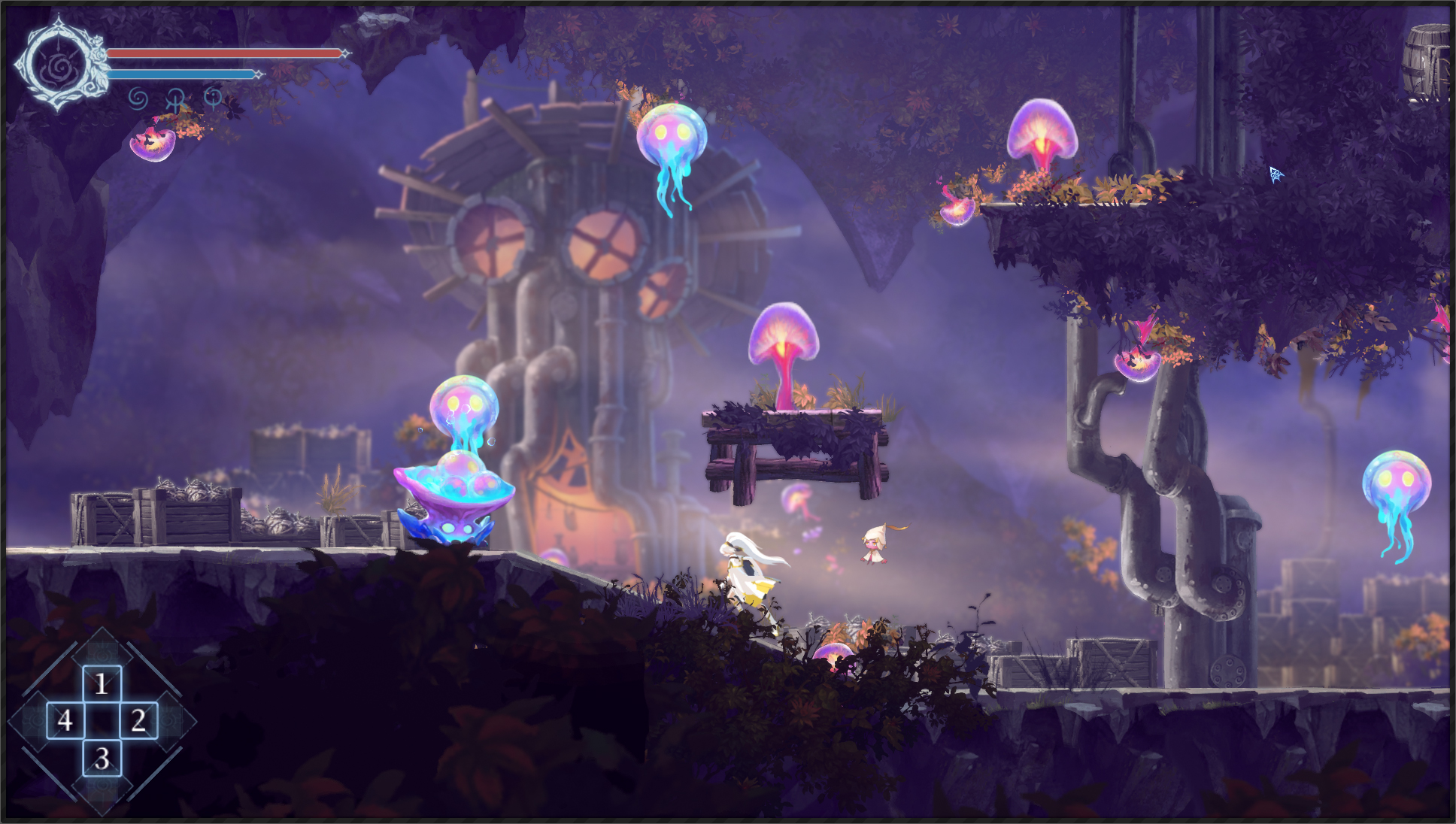Select the circular rune status icon
The height and width of the screenshot is (824, 1456).
coord(213,98)
